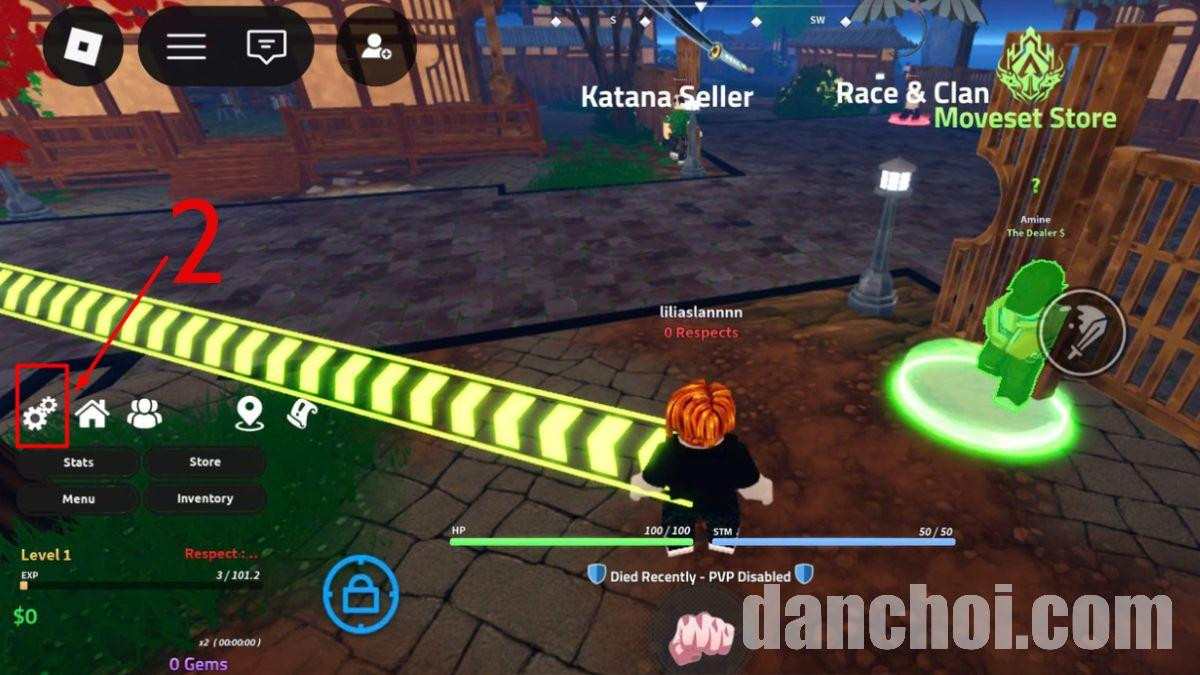1200x675 pixels.
Task: Toggle the blue padlock lock button
Action: (360, 595)
